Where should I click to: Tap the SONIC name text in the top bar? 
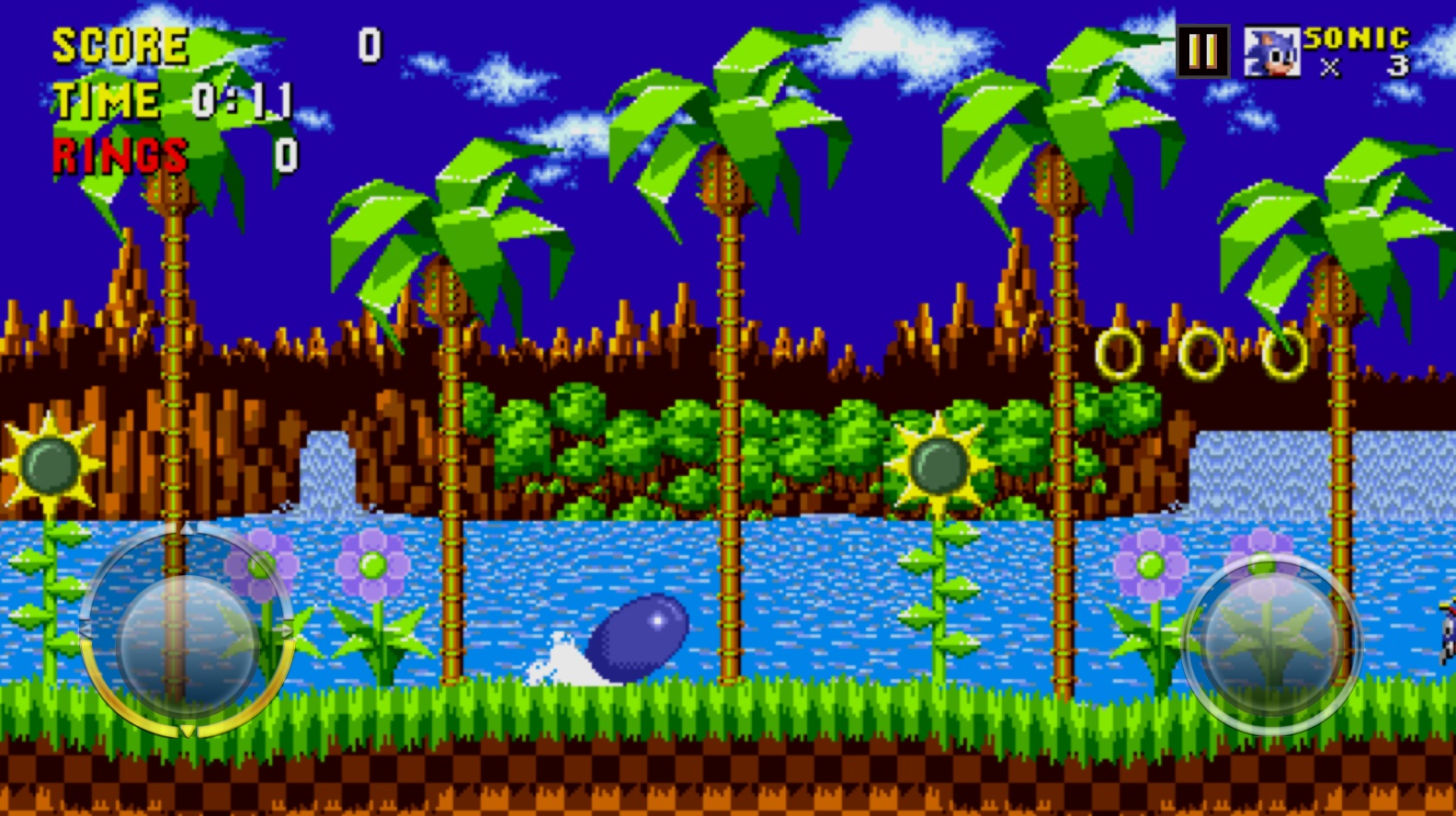1356,39
